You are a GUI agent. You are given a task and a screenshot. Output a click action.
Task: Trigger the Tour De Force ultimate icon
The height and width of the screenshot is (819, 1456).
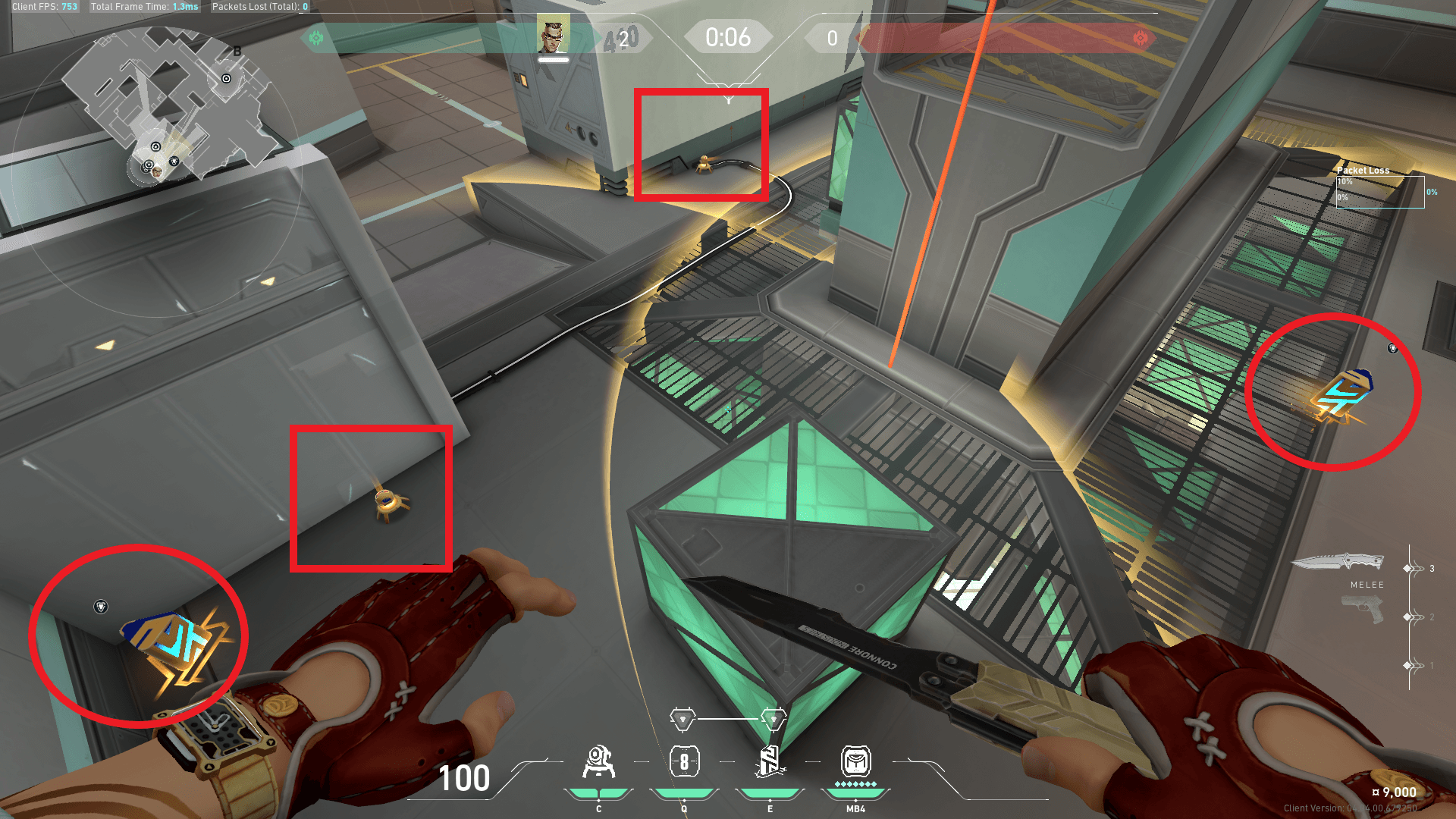[x=855, y=762]
